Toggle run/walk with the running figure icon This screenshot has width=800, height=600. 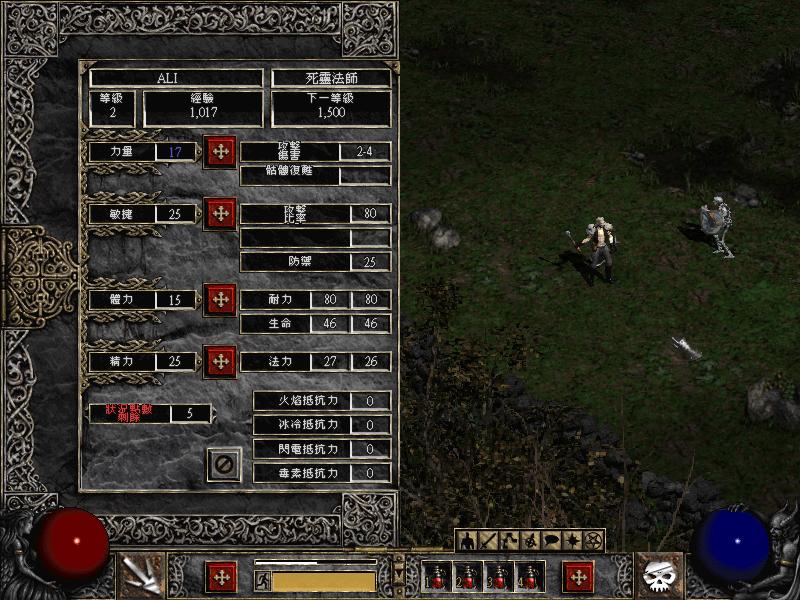point(263,581)
